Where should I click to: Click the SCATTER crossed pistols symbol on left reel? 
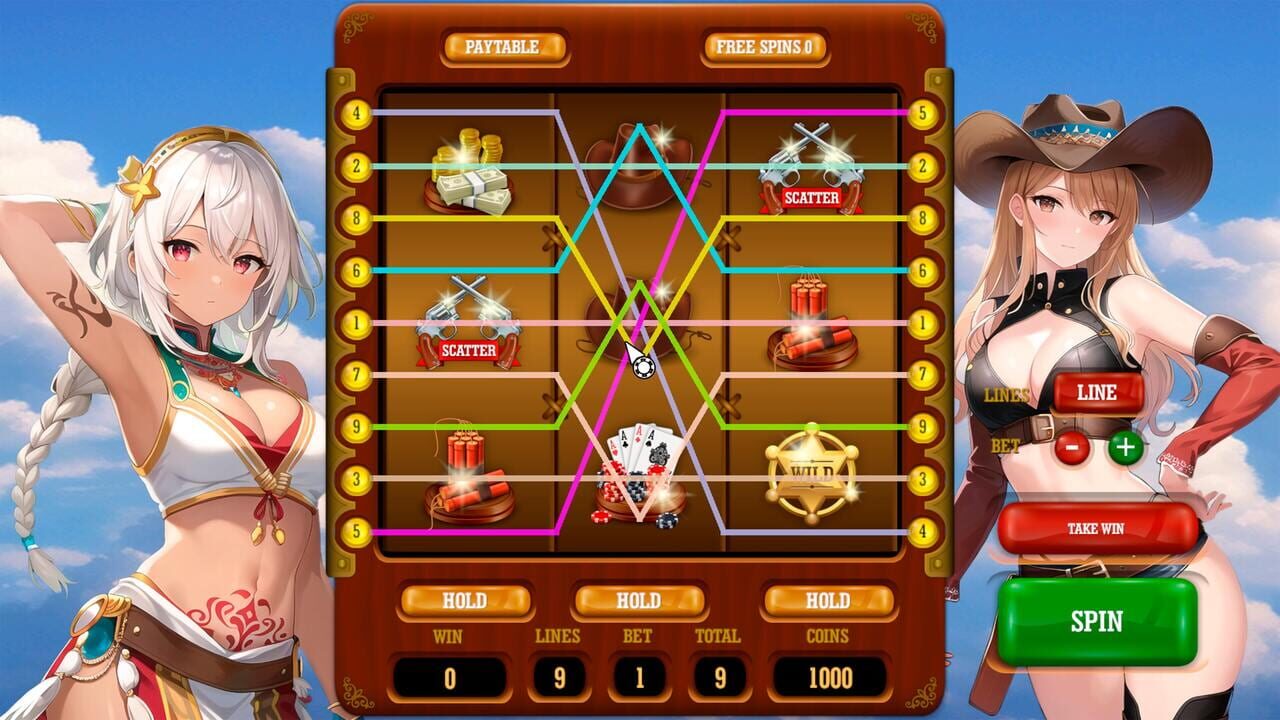470,320
